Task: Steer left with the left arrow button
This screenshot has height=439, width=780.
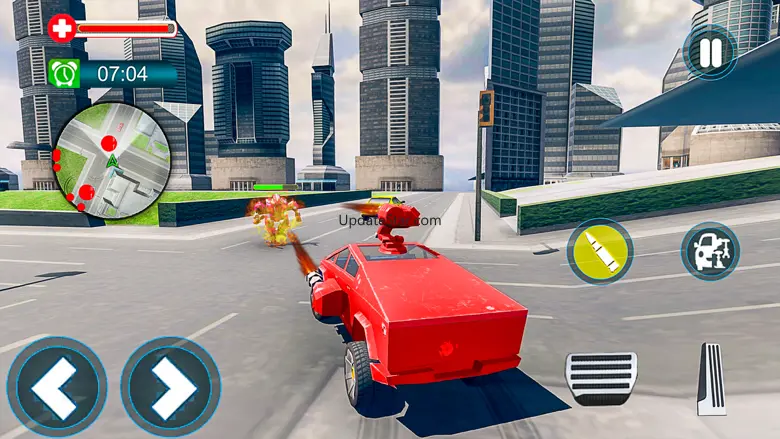Action: pos(56,386)
